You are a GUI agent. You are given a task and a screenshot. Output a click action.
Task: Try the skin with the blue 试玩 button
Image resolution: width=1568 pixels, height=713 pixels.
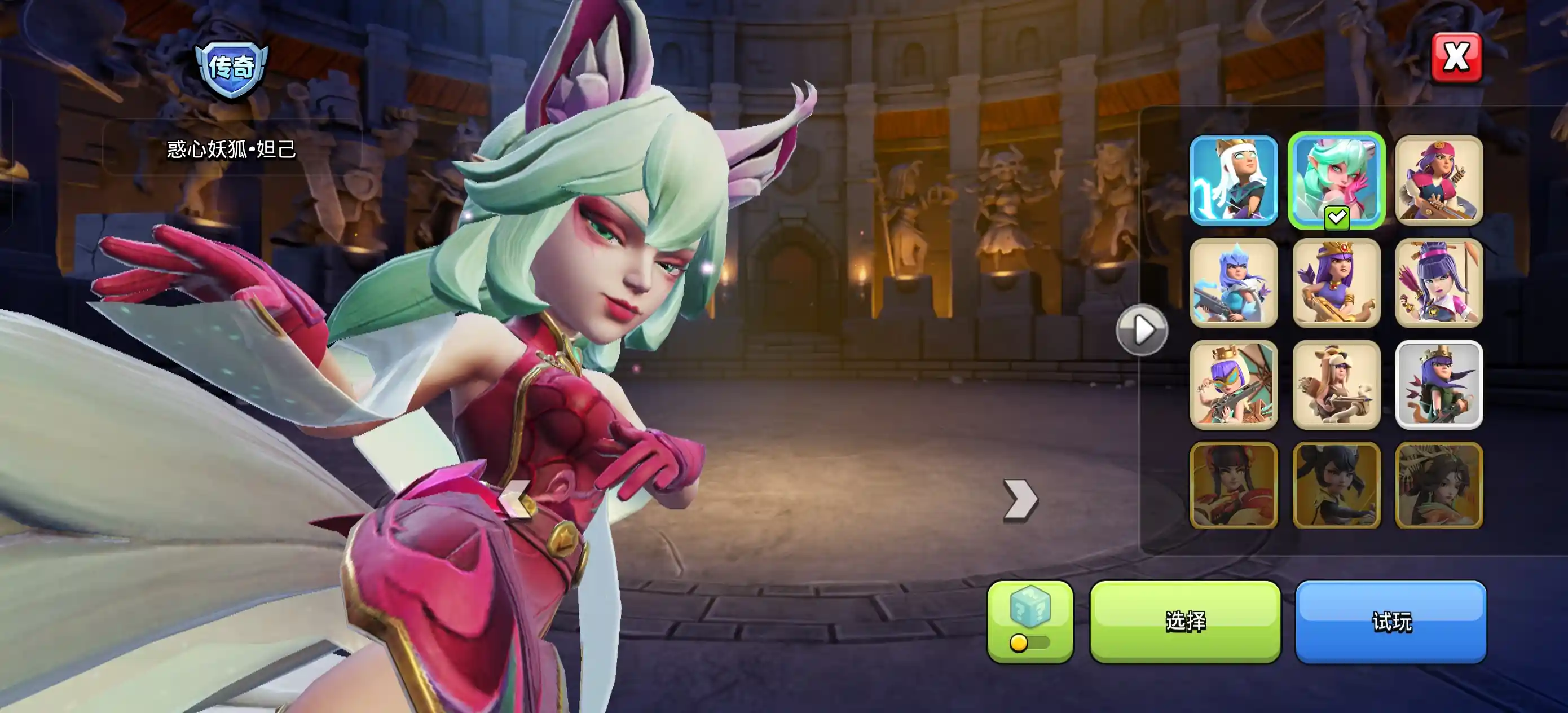(x=1390, y=621)
